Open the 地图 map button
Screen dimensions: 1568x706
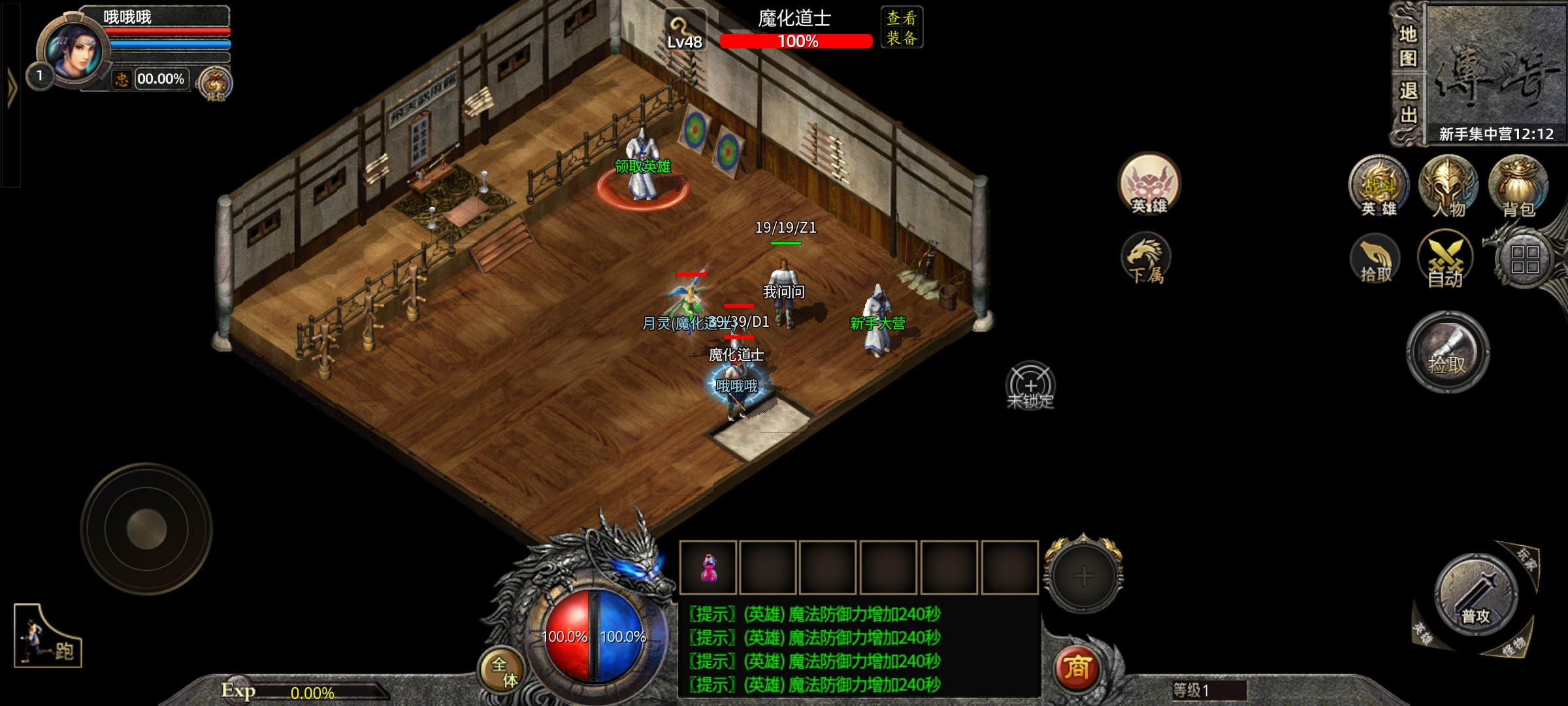(1408, 46)
